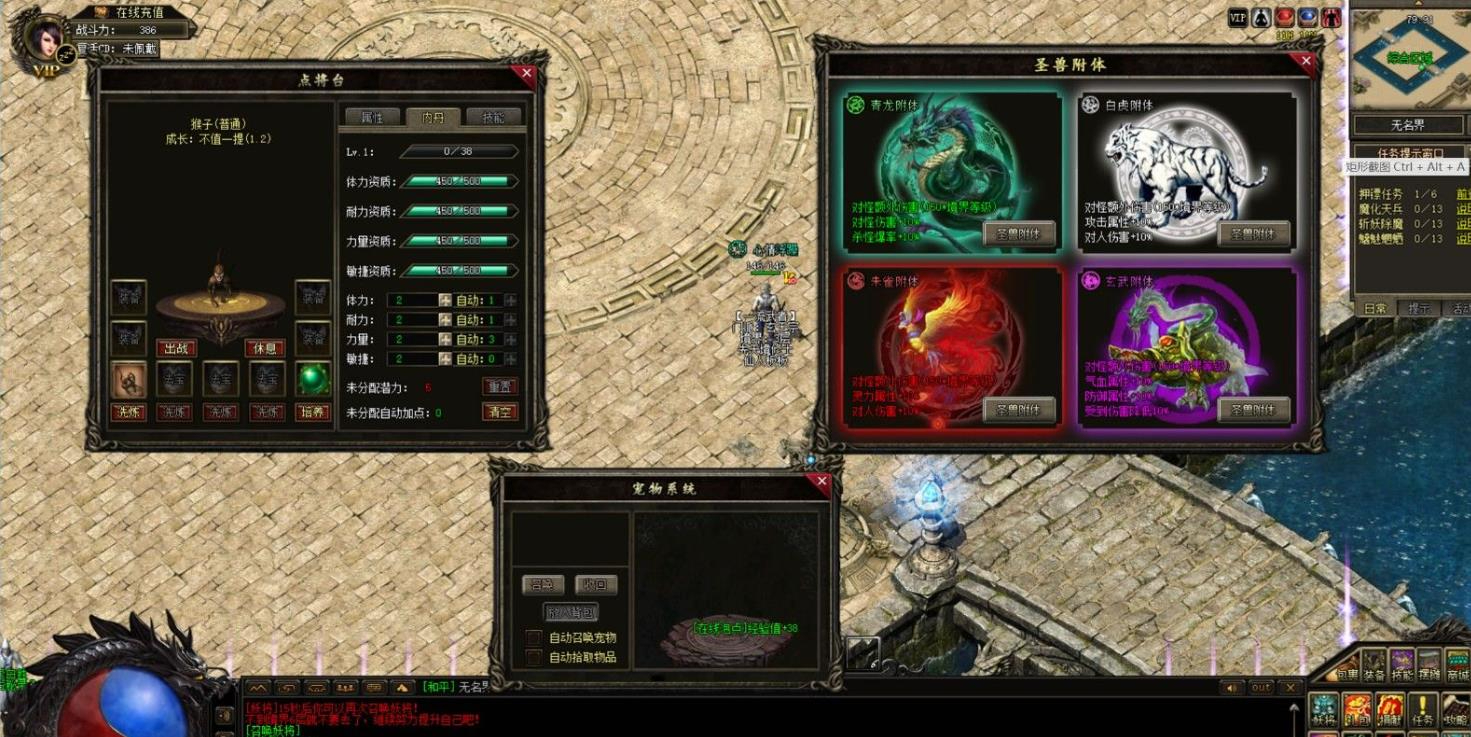Screen dimensions: 1471x737
Task: Reset potential points with 重置
Action: 500,386
